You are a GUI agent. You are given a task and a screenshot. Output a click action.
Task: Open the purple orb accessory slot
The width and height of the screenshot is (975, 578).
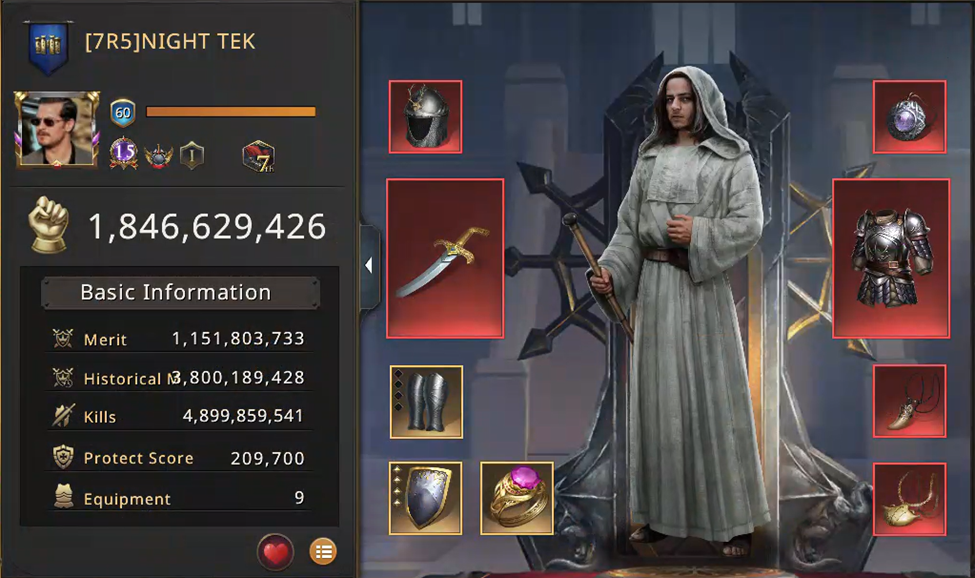point(909,117)
